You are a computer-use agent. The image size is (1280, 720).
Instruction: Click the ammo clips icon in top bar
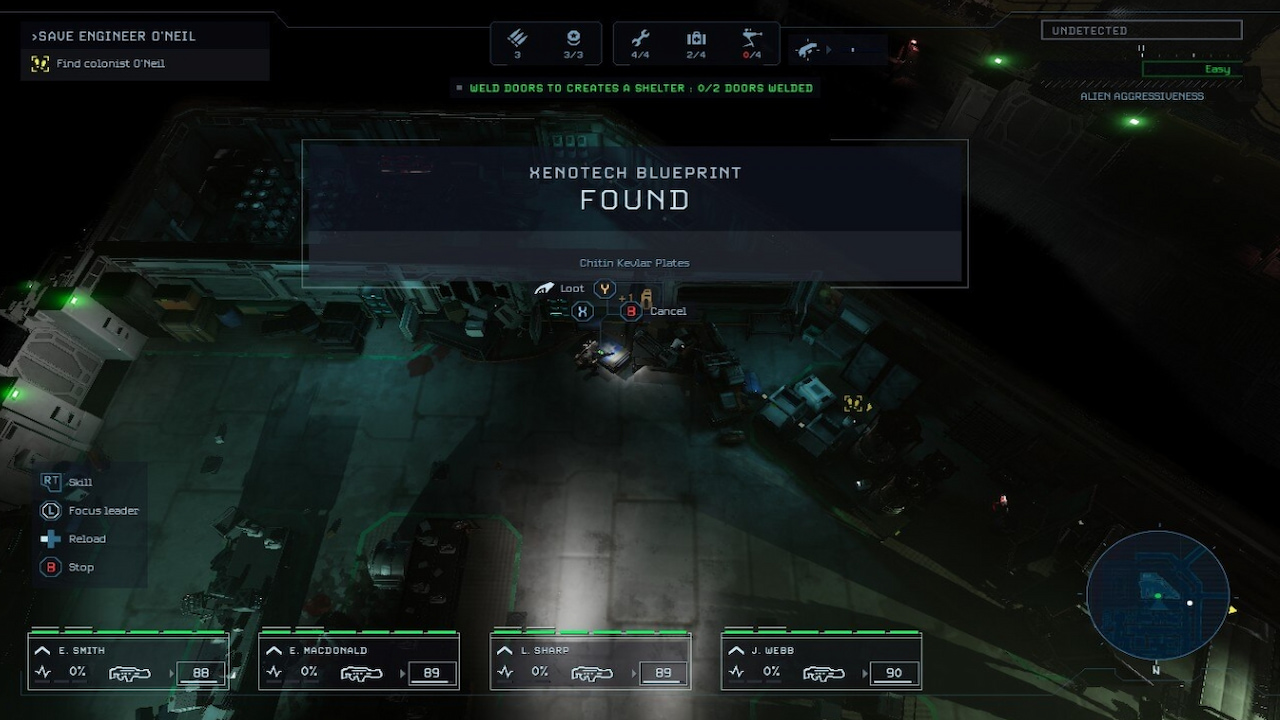(x=516, y=37)
